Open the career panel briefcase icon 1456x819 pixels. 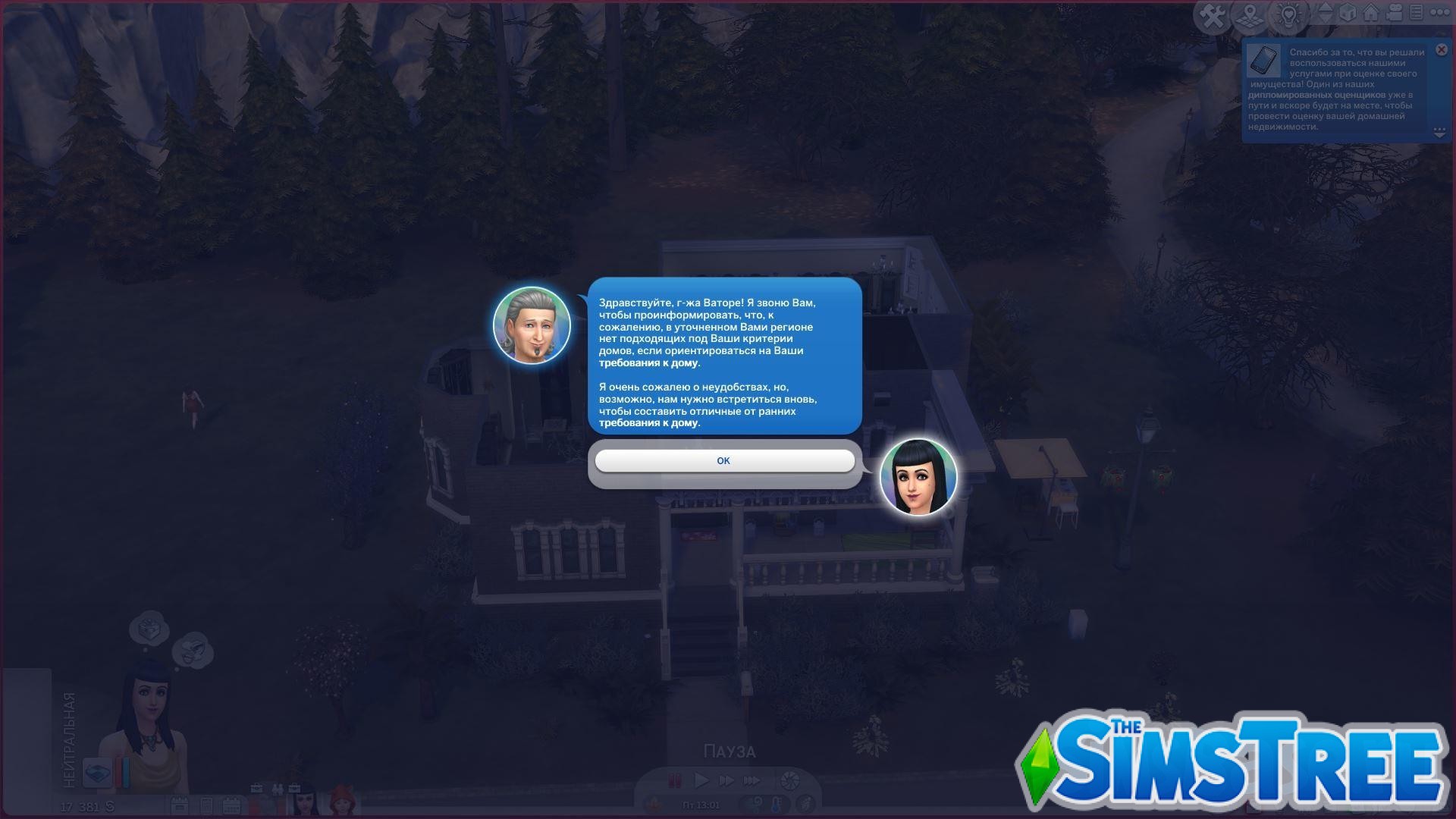click(x=256, y=789)
